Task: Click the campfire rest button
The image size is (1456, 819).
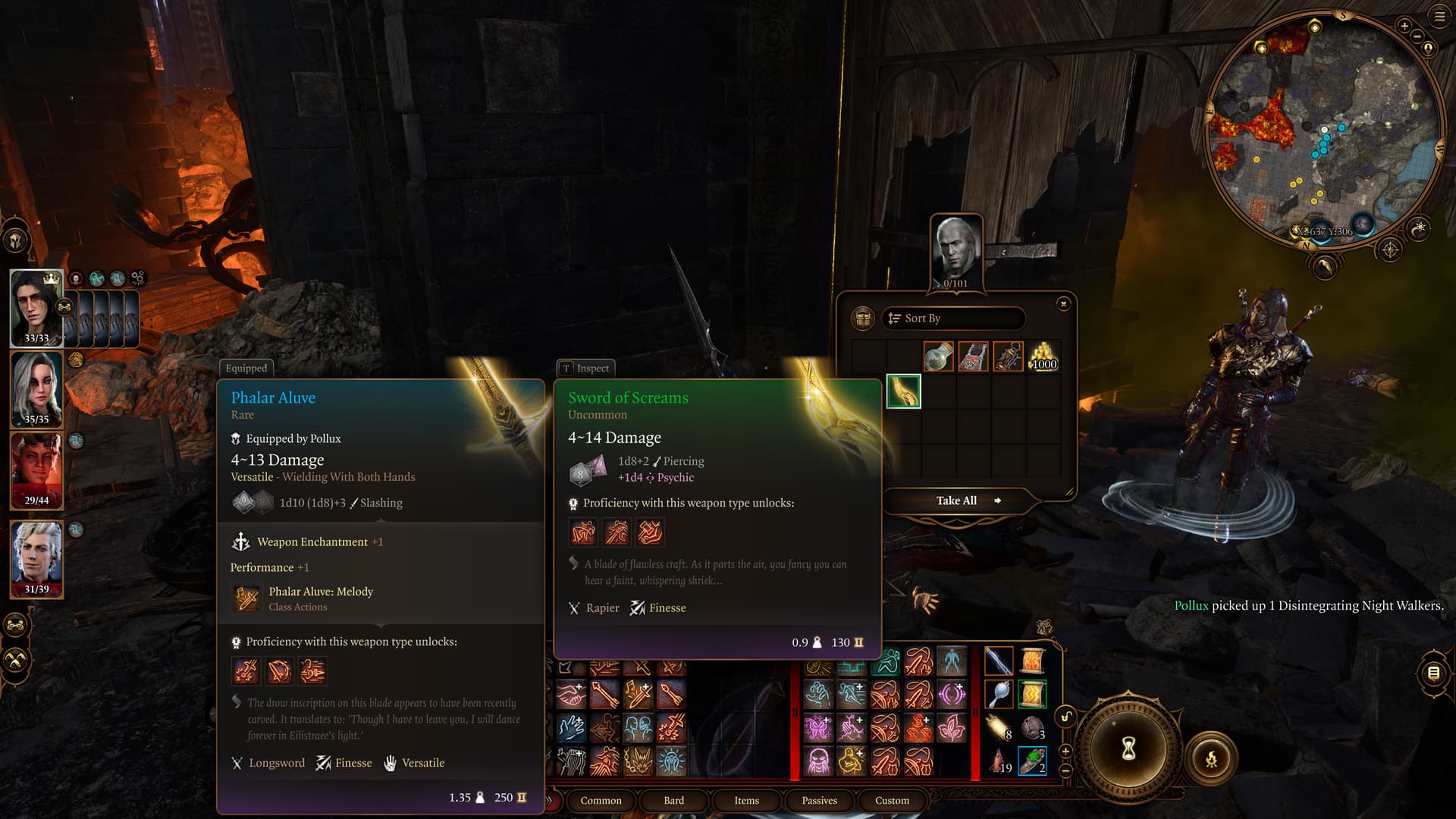Action: [x=1211, y=758]
